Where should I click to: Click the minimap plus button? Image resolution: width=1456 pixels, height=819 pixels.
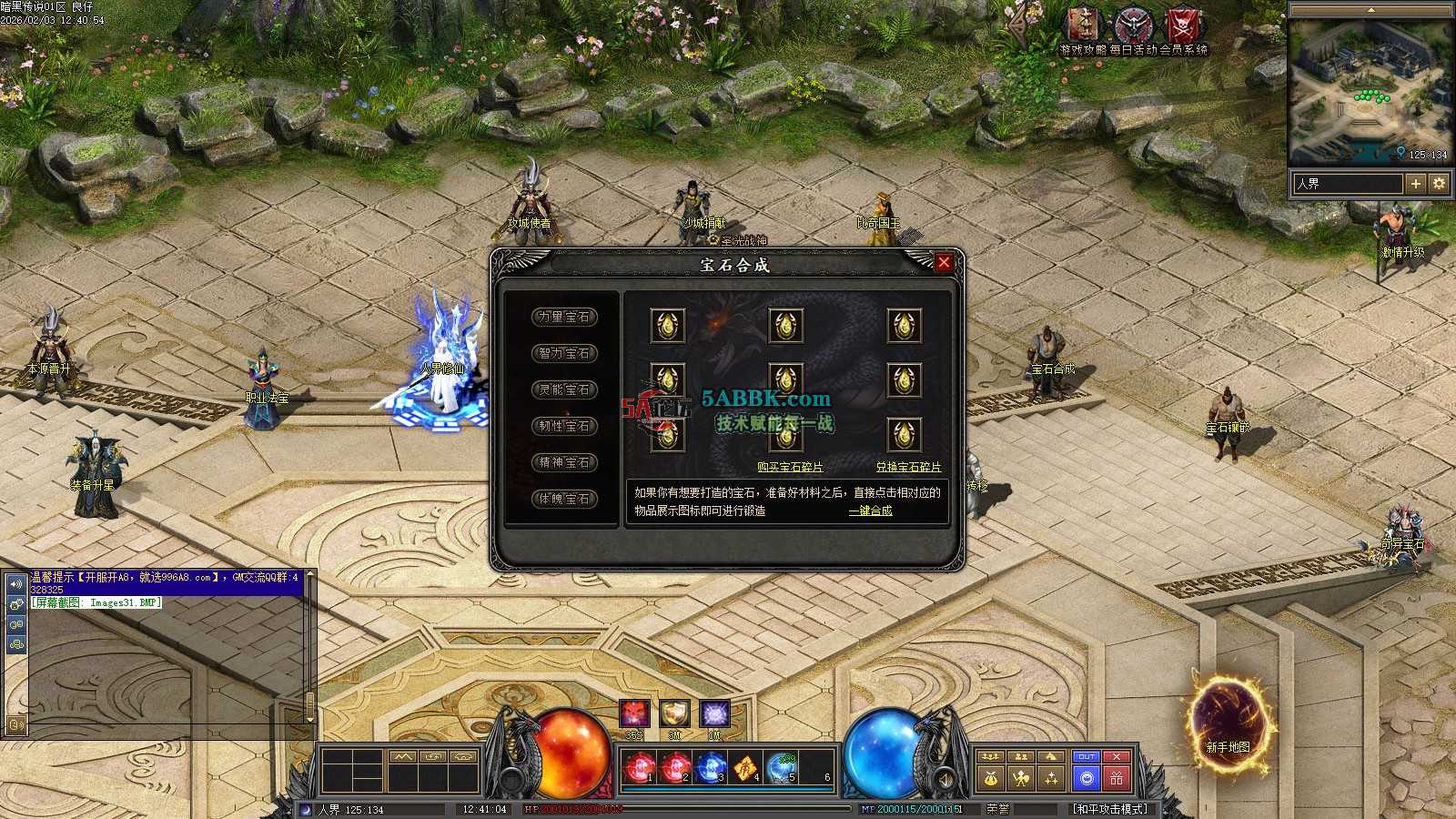[x=1415, y=184]
